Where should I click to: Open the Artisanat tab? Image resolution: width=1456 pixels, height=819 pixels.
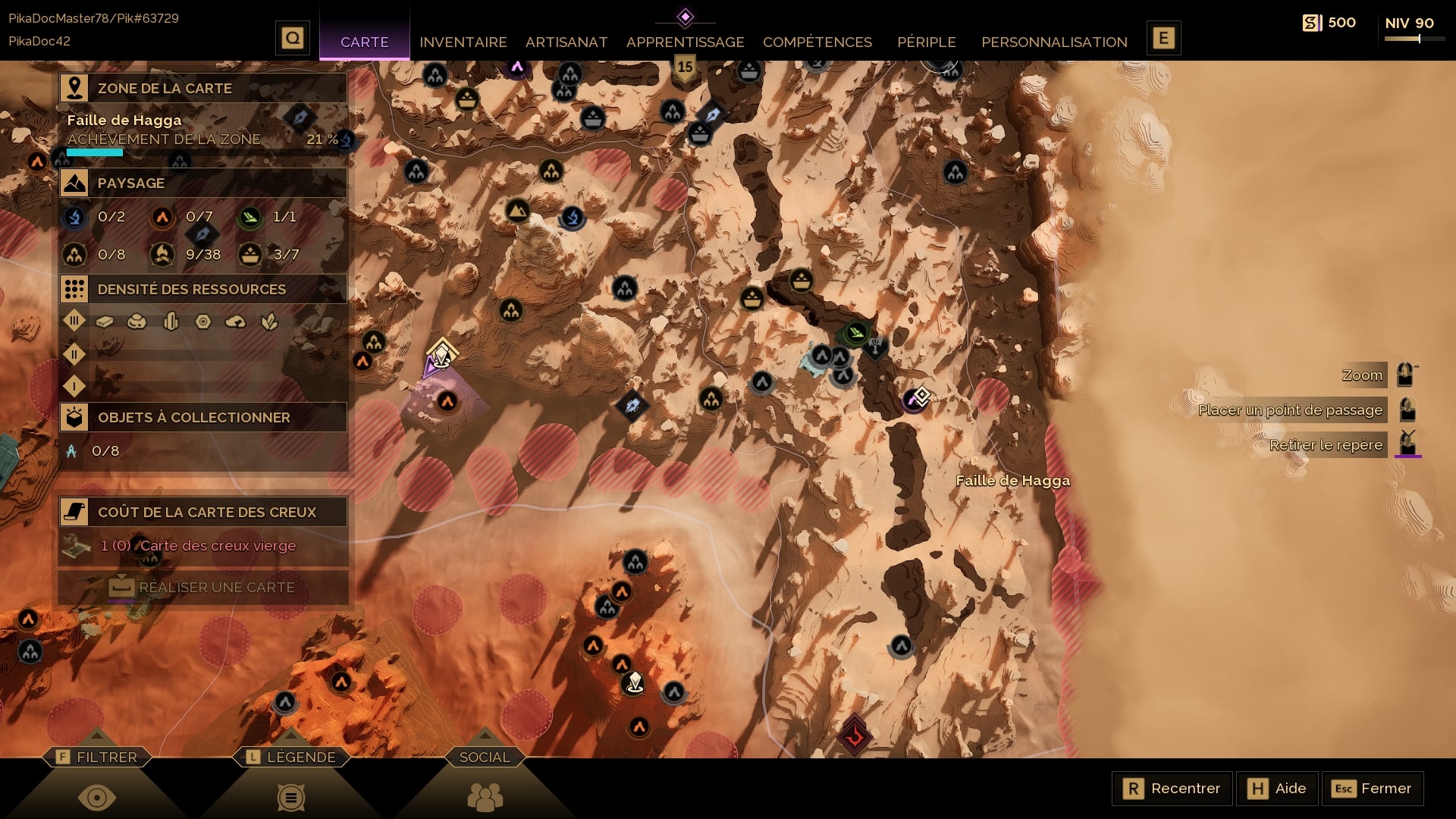pos(566,42)
